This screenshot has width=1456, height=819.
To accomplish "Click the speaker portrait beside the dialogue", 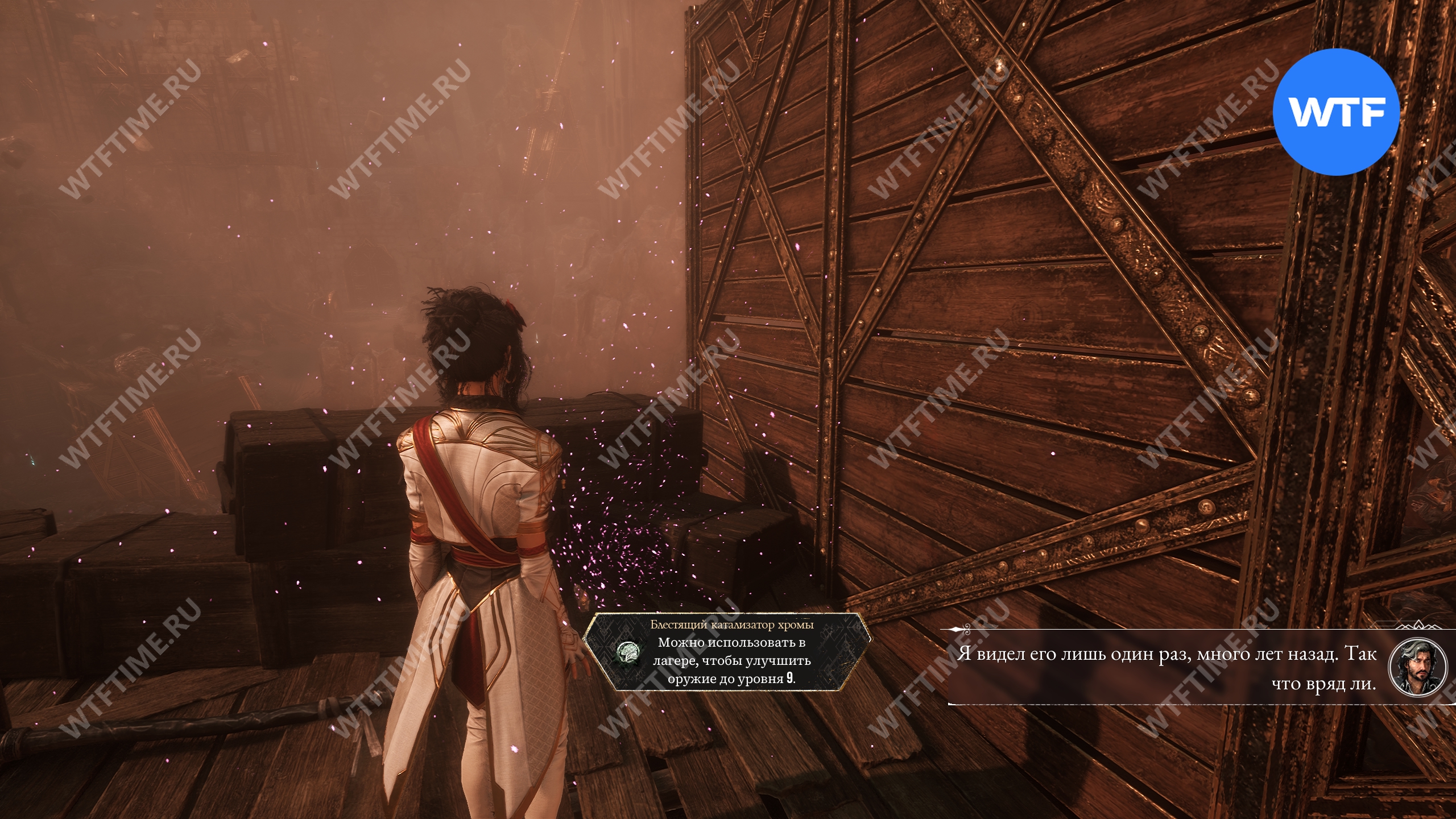I will (1417, 667).
